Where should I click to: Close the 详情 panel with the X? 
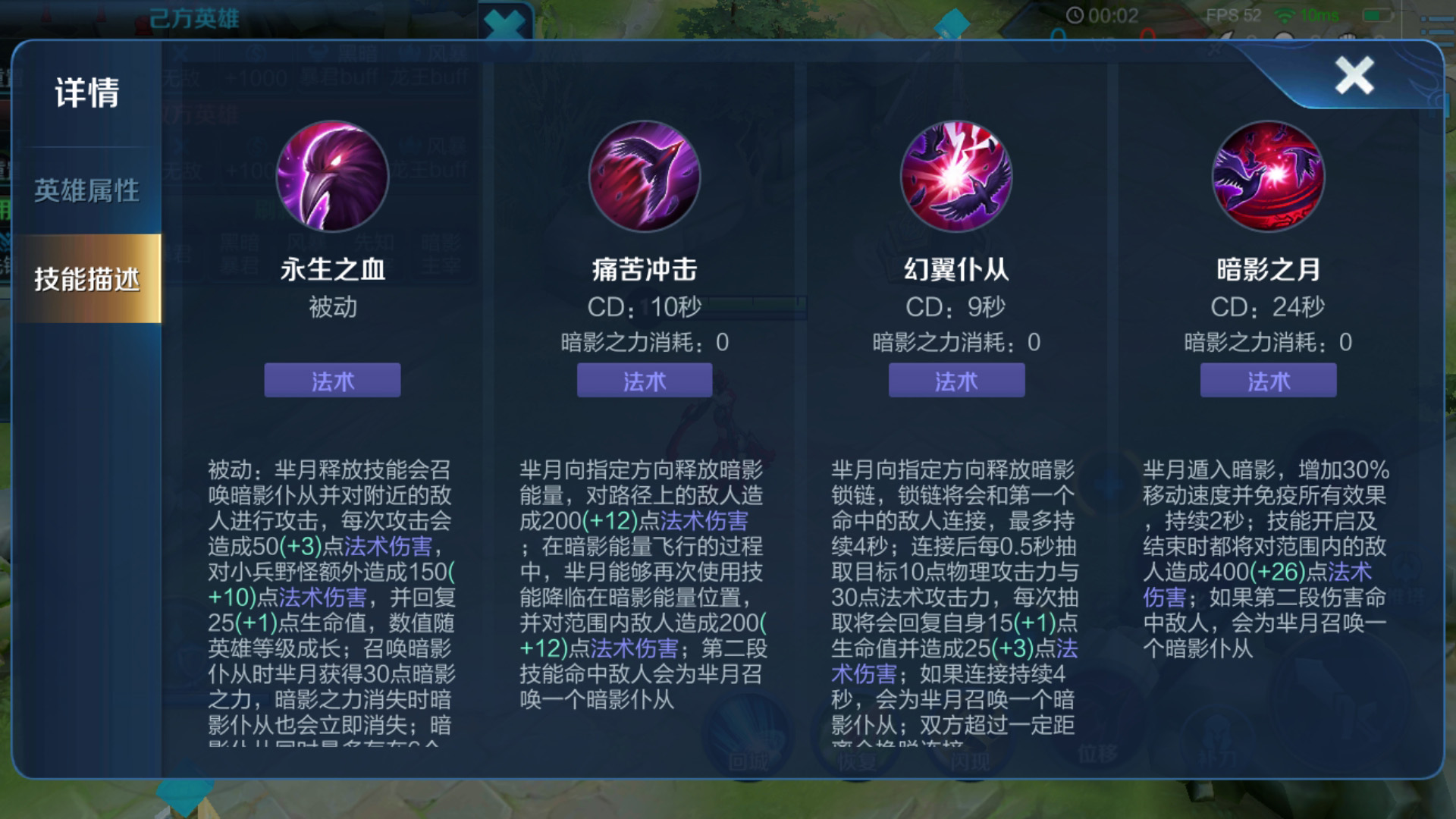click(1354, 75)
